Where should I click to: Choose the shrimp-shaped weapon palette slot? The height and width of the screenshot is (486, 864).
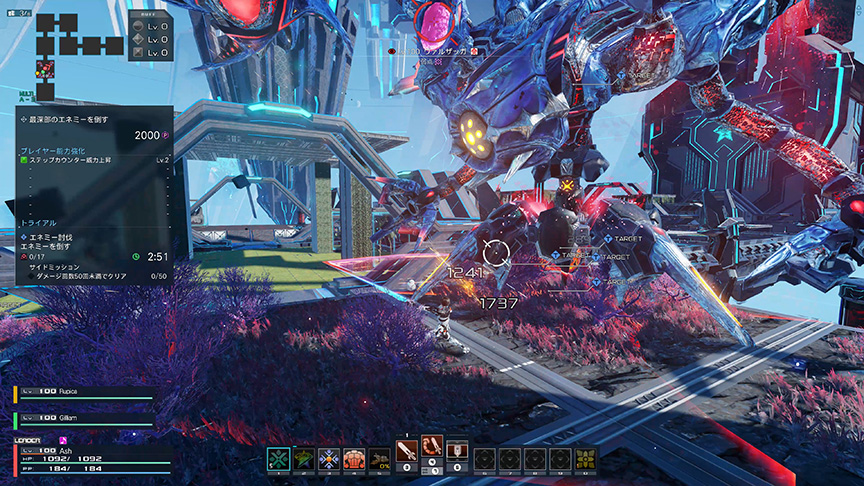(x=432, y=452)
